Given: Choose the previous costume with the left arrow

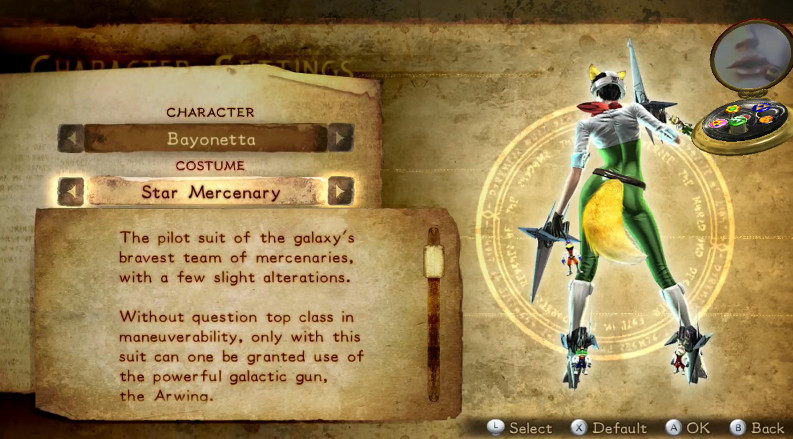Looking at the screenshot, I should tap(70, 191).
